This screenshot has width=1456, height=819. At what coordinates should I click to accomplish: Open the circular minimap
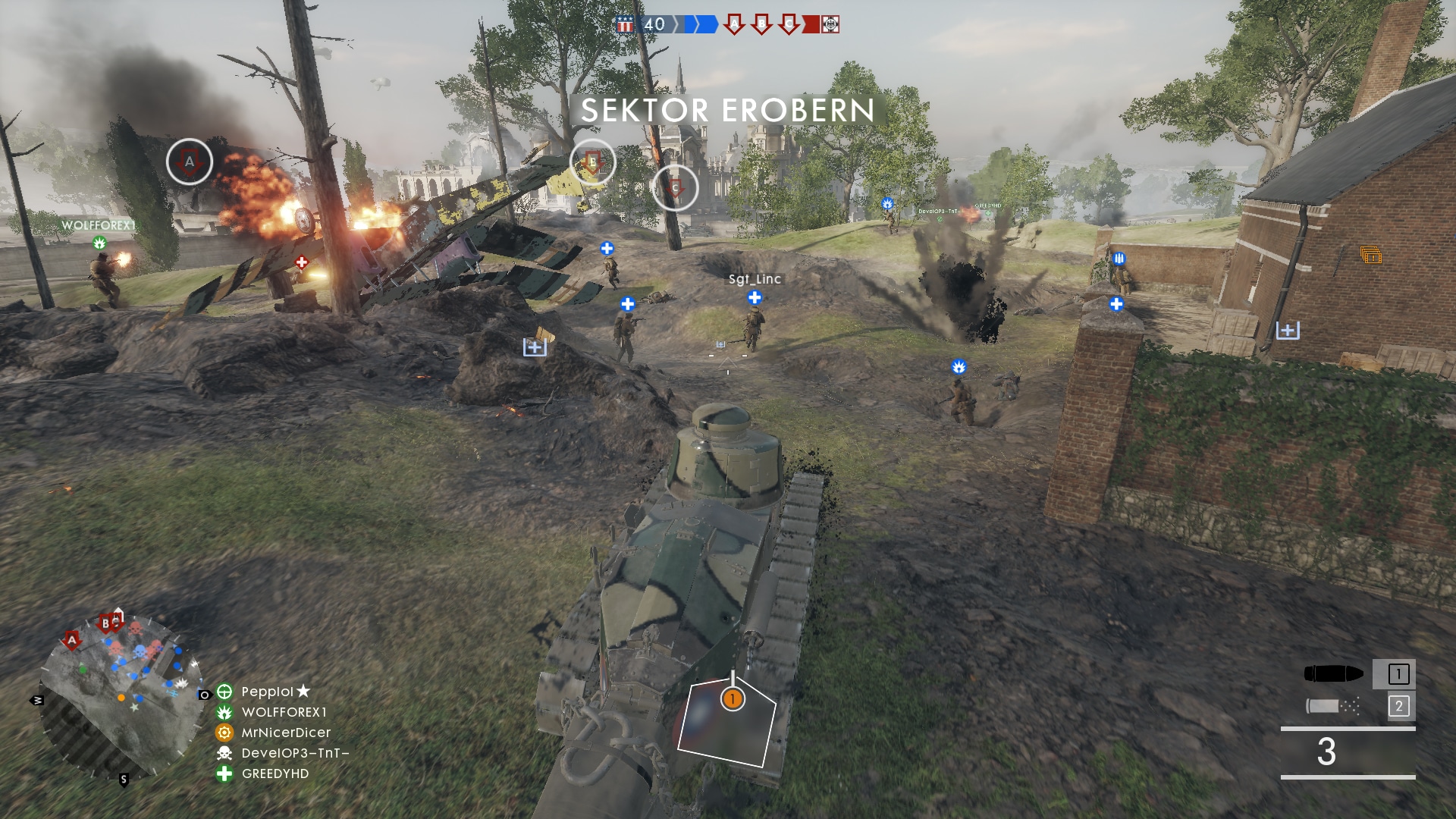coord(121,694)
